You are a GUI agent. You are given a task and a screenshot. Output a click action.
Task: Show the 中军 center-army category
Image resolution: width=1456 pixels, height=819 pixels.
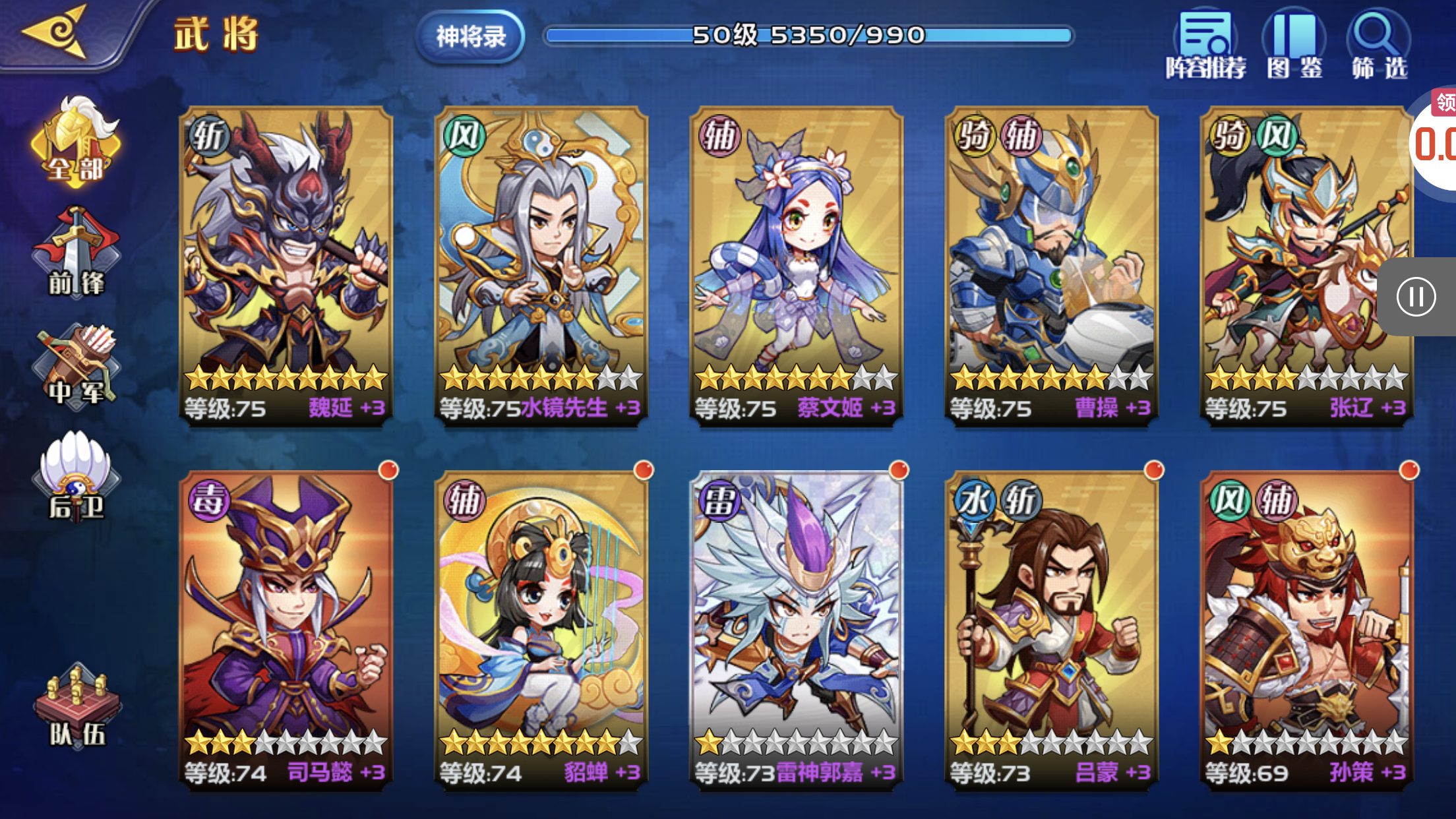click(76, 365)
